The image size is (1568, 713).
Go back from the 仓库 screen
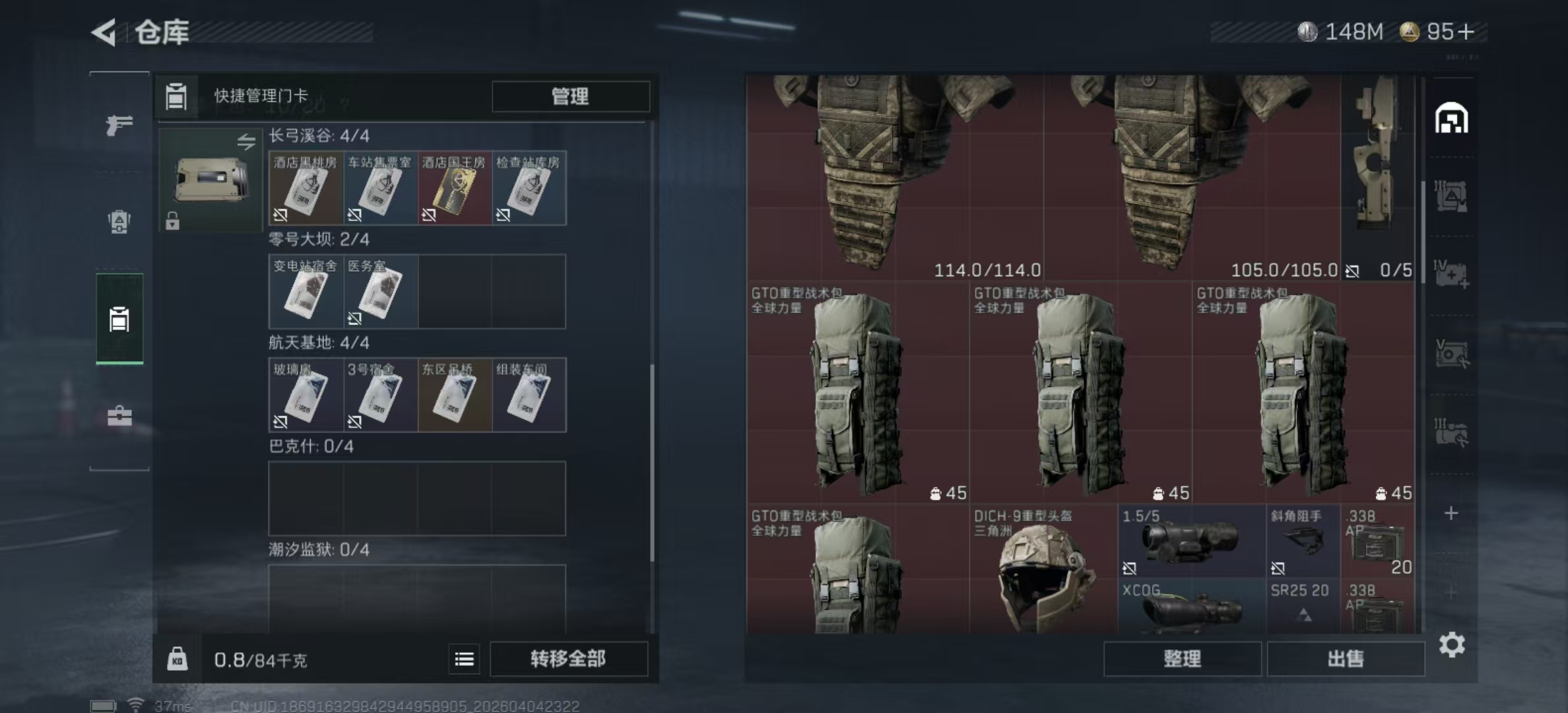tap(104, 32)
